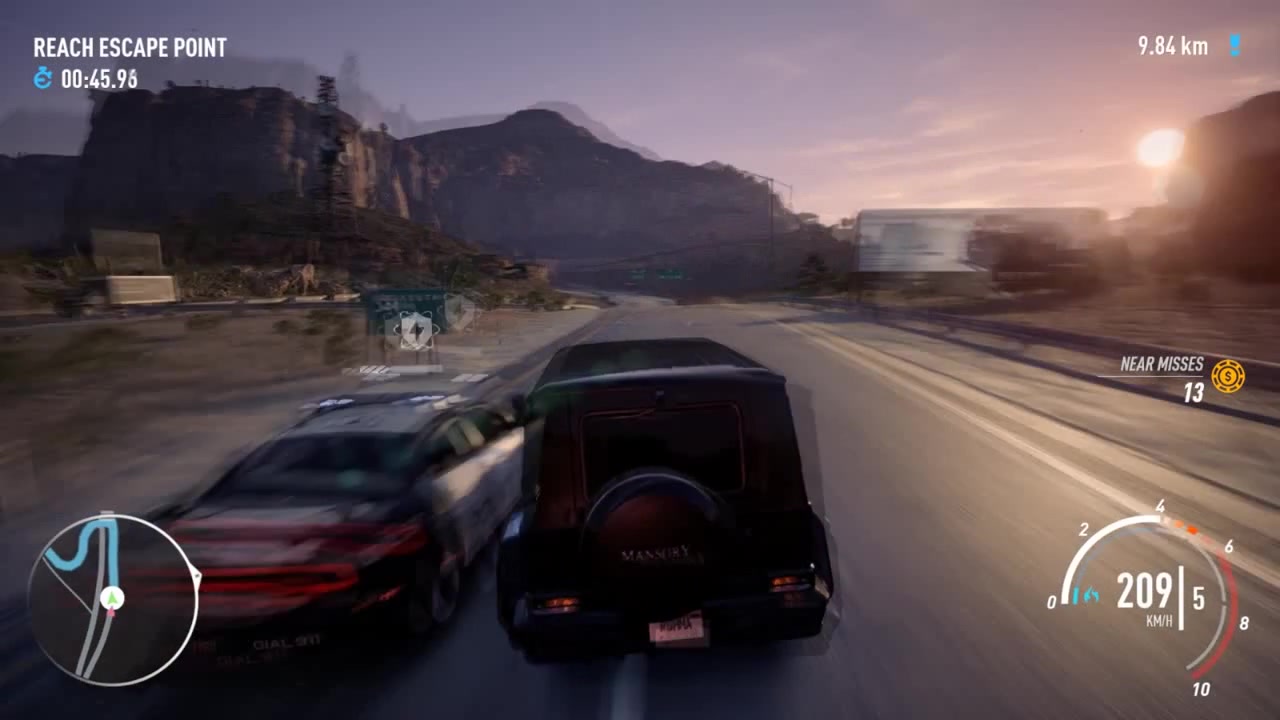Click the circular minimap
Viewport: 1280px width, 720px height.
click(112, 599)
